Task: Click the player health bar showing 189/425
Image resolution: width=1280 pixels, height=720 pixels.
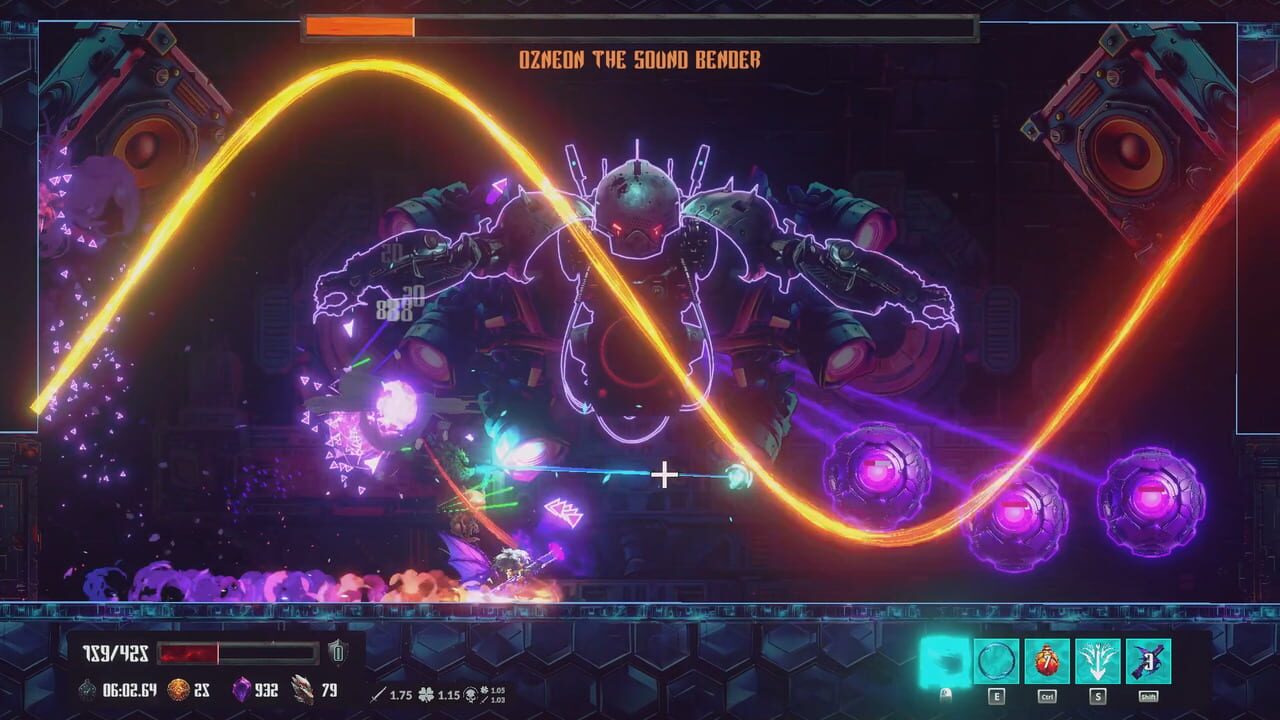Action: [x=200, y=652]
